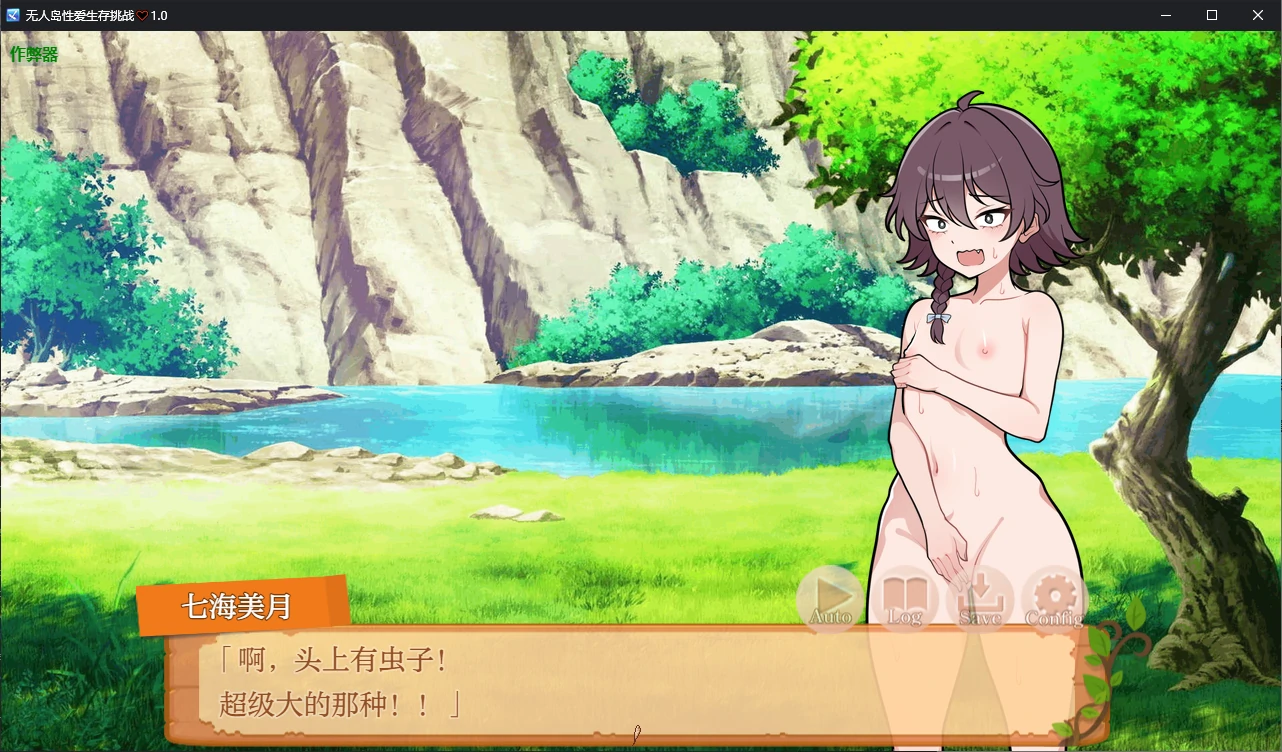This screenshot has height=752, width=1282.
Task: Open the 作弊器 cheat menu
Action: (34, 55)
